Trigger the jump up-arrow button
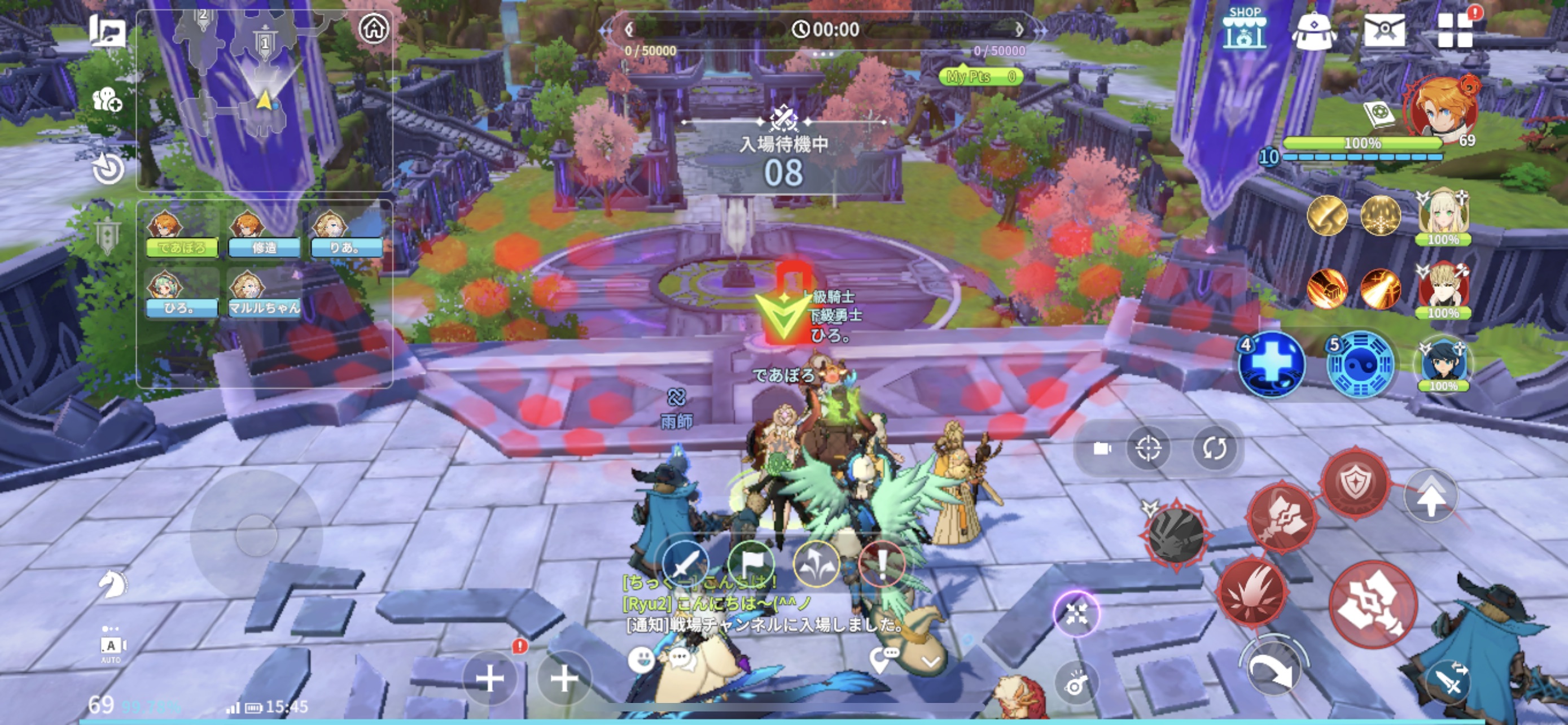1568x725 pixels. point(1430,496)
